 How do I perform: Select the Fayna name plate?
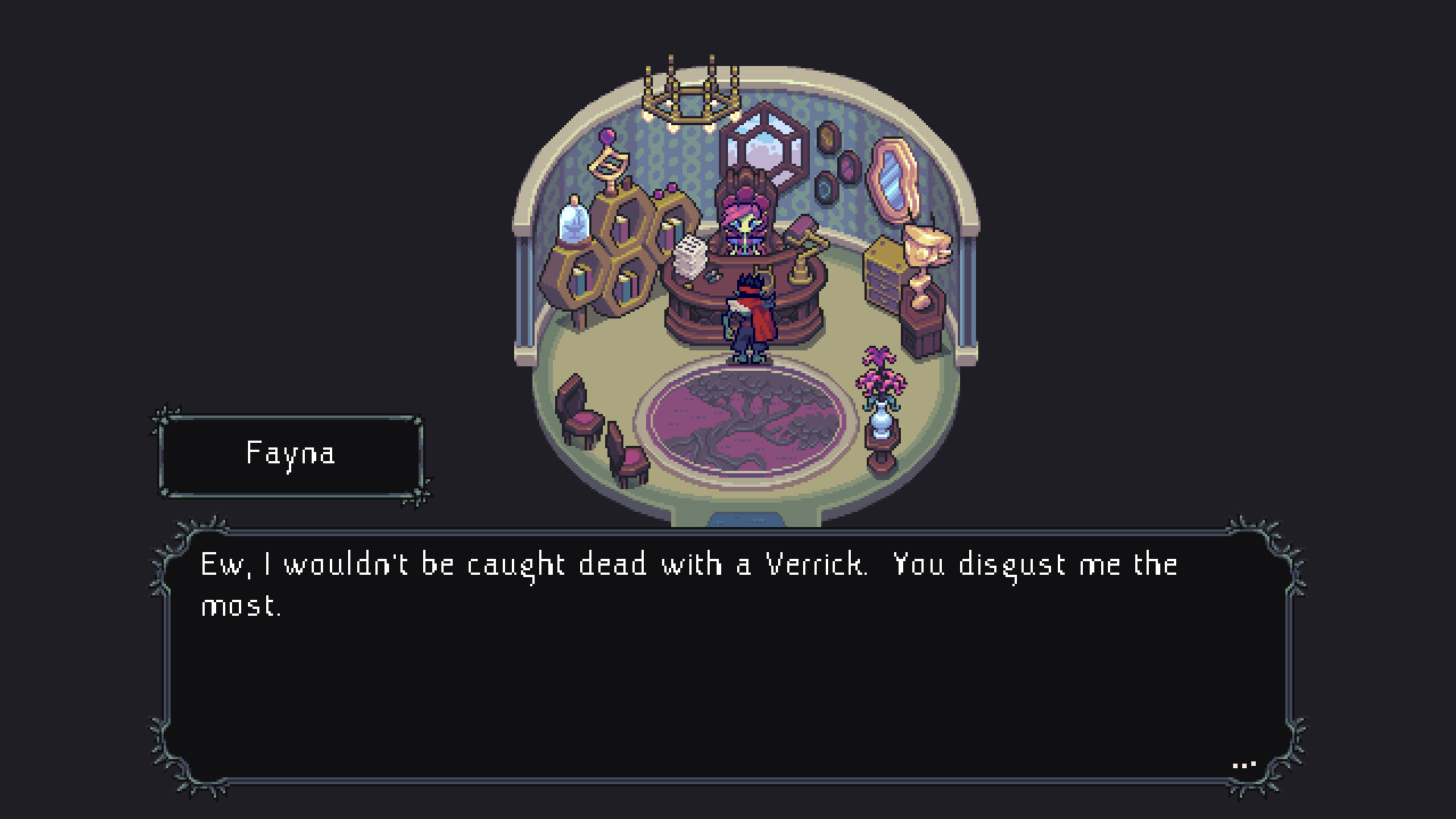click(x=292, y=455)
